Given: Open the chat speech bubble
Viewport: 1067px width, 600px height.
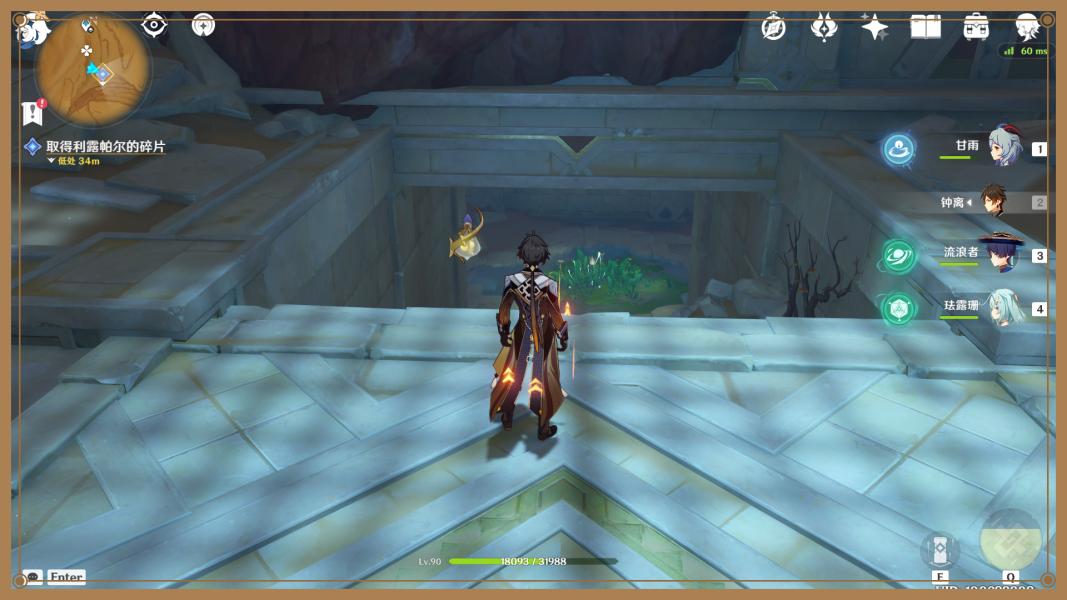Looking at the screenshot, I should pyautogui.click(x=33, y=577).
